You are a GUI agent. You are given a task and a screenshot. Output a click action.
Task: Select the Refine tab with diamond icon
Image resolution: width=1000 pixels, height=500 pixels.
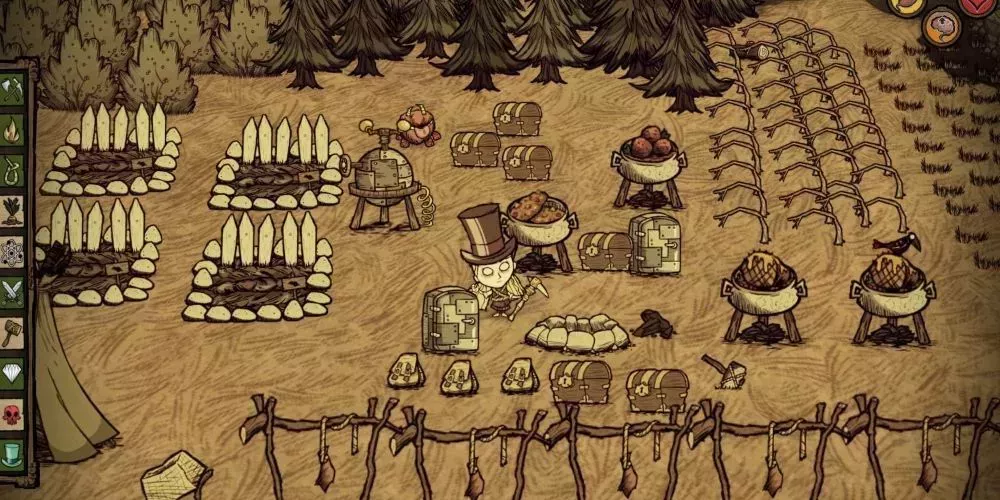tap(12, 373)
